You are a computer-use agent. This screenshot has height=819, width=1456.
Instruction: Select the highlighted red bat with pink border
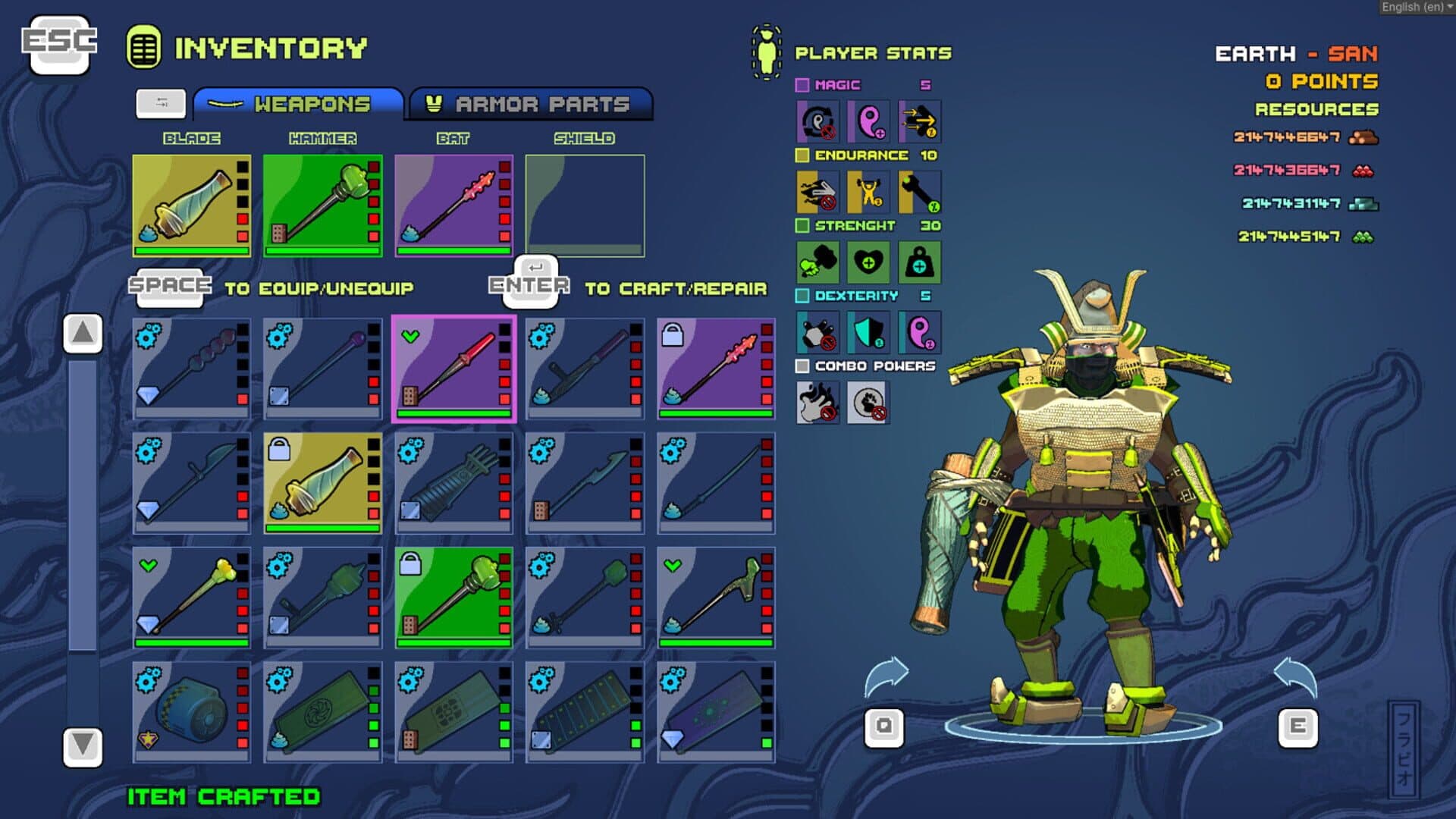click(x=453, y=369)
